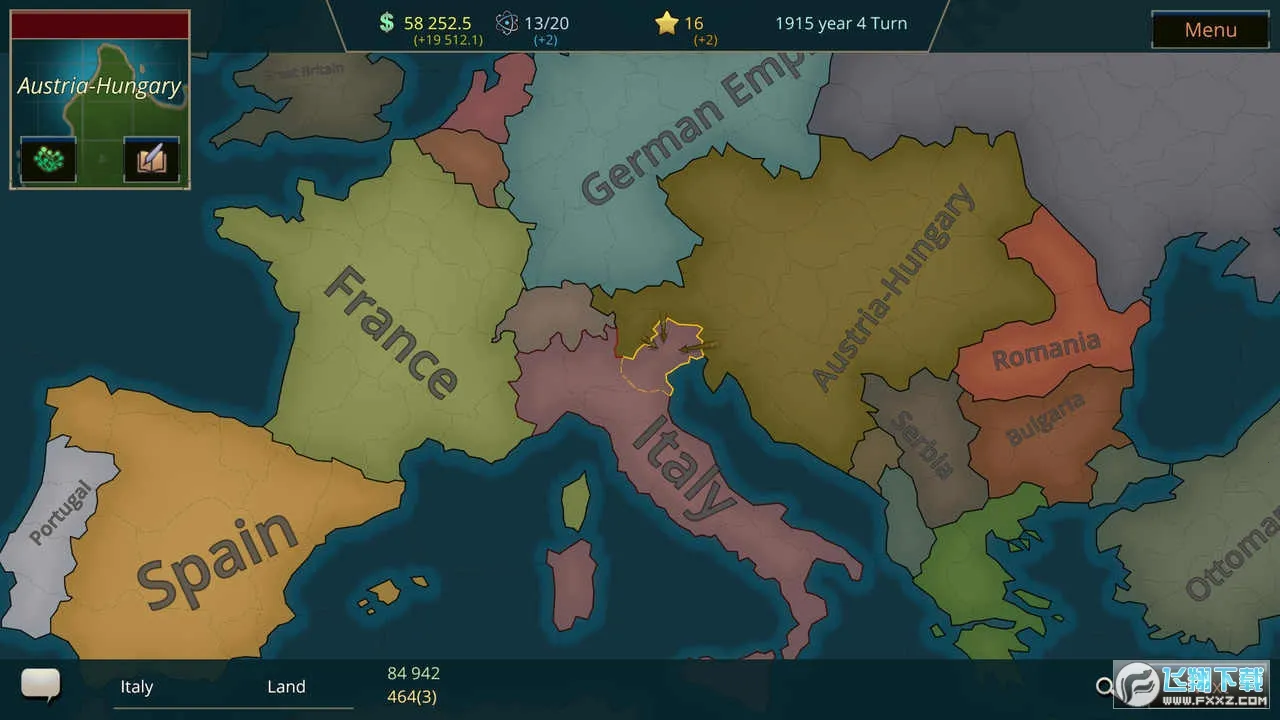This screenshot has height=720, width=1280.
Task: Click the magnifier zoom icon near bottom right
Action: point(1106,687)
